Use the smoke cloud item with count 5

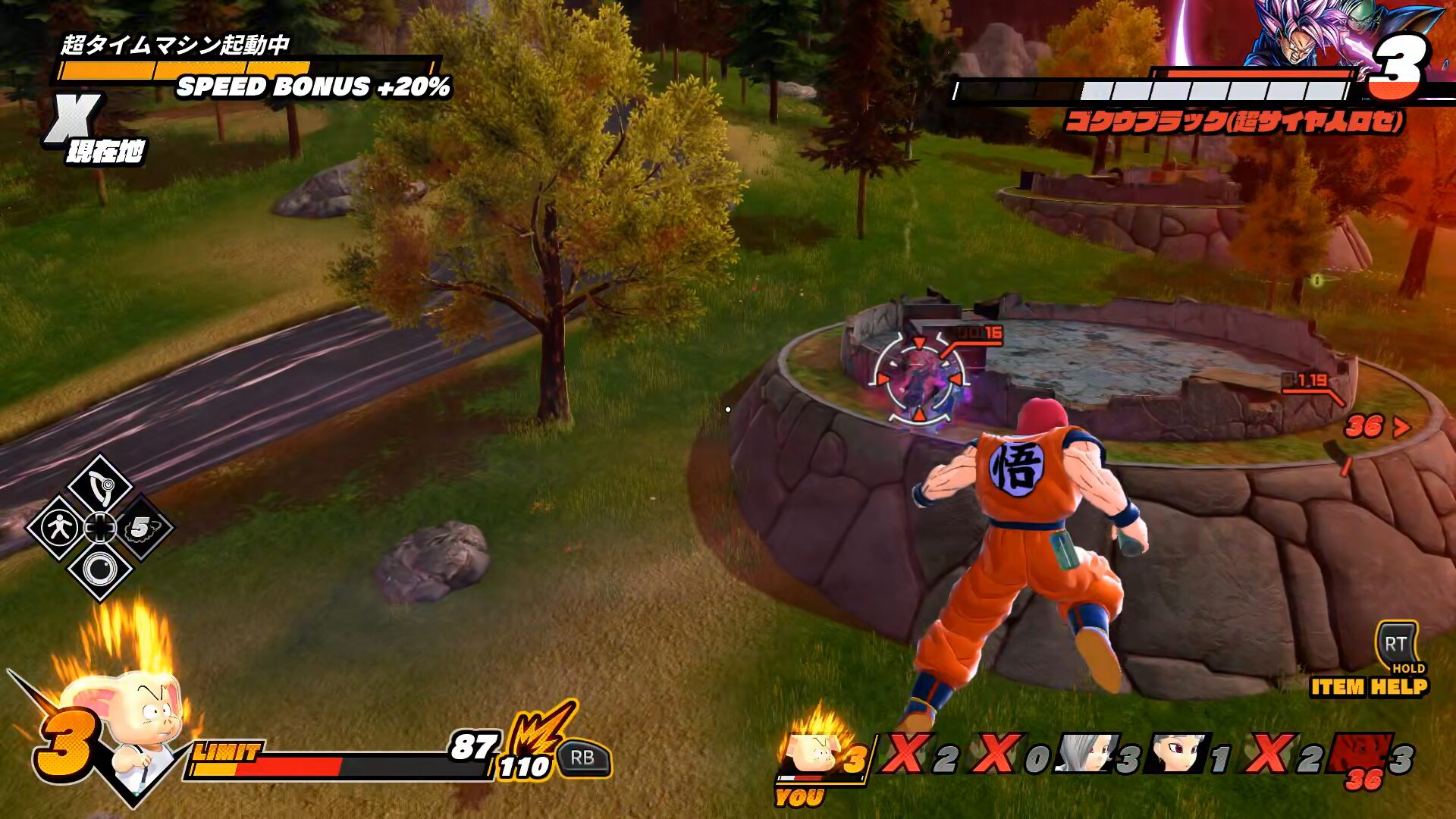coord(141,528)
